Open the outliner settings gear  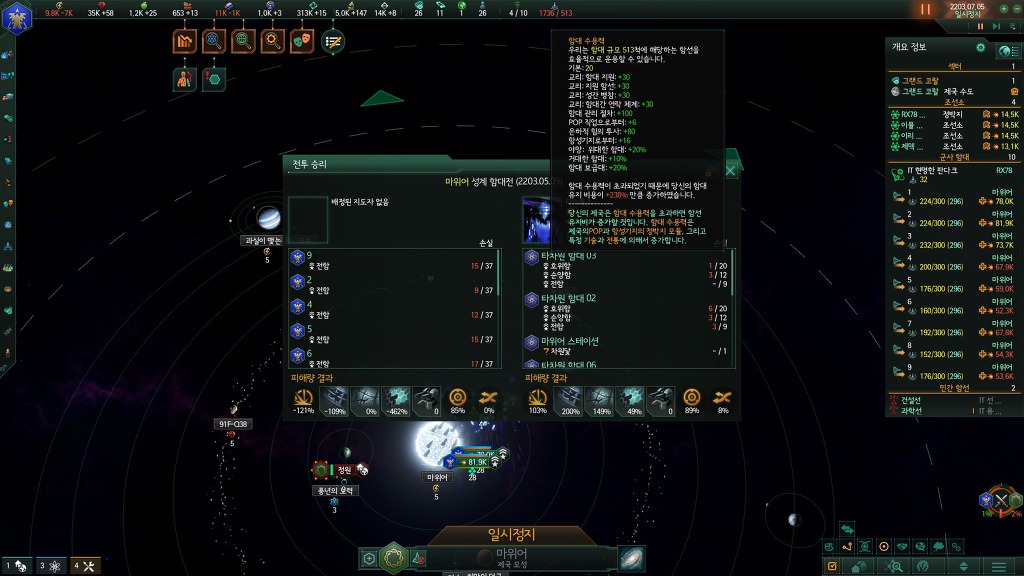[x=981, y=47]
